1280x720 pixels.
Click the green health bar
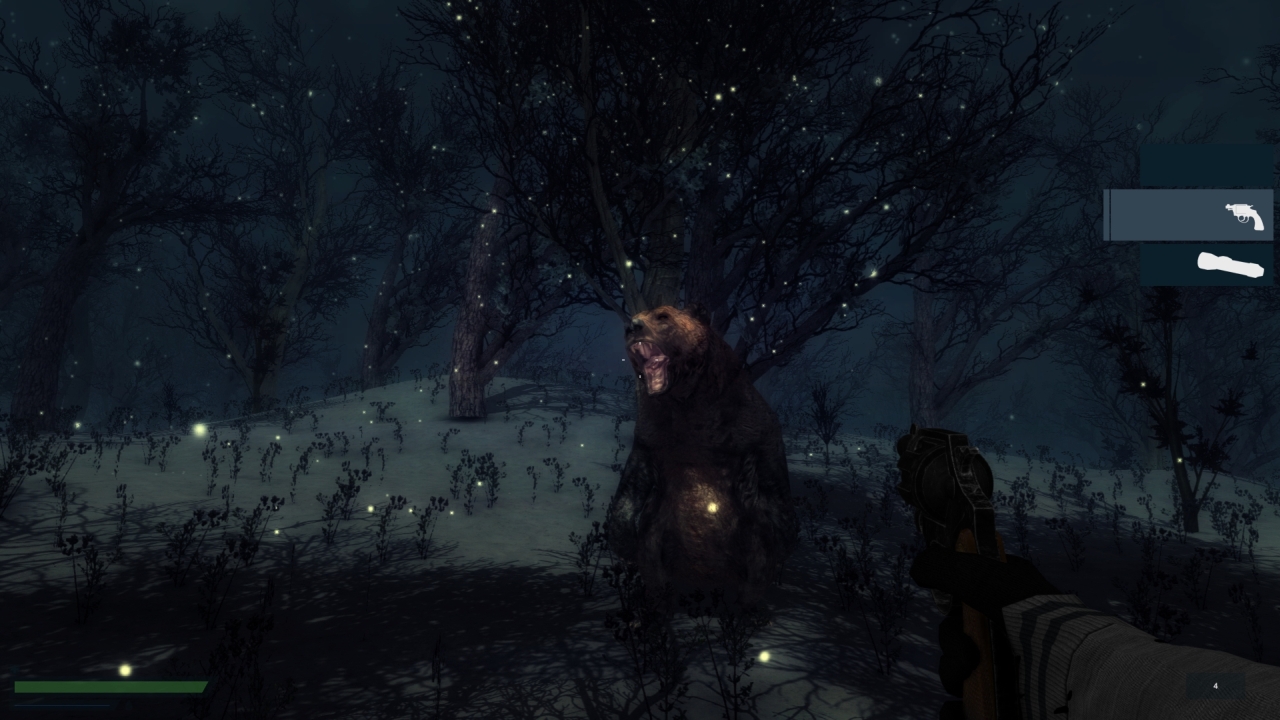pyautogui.click(x=110, y=688)
